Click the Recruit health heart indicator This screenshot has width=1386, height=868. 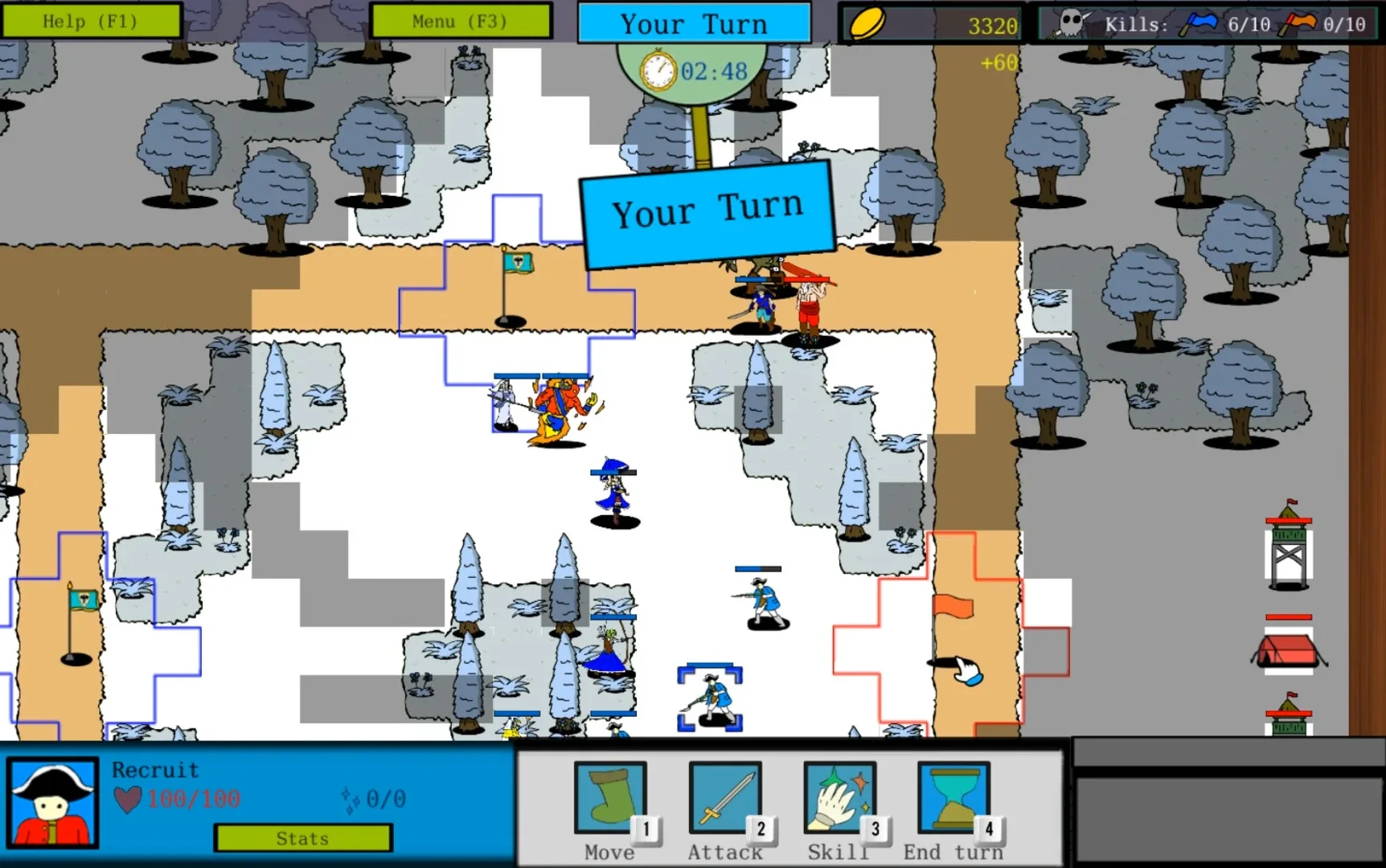tap(129, 798)
